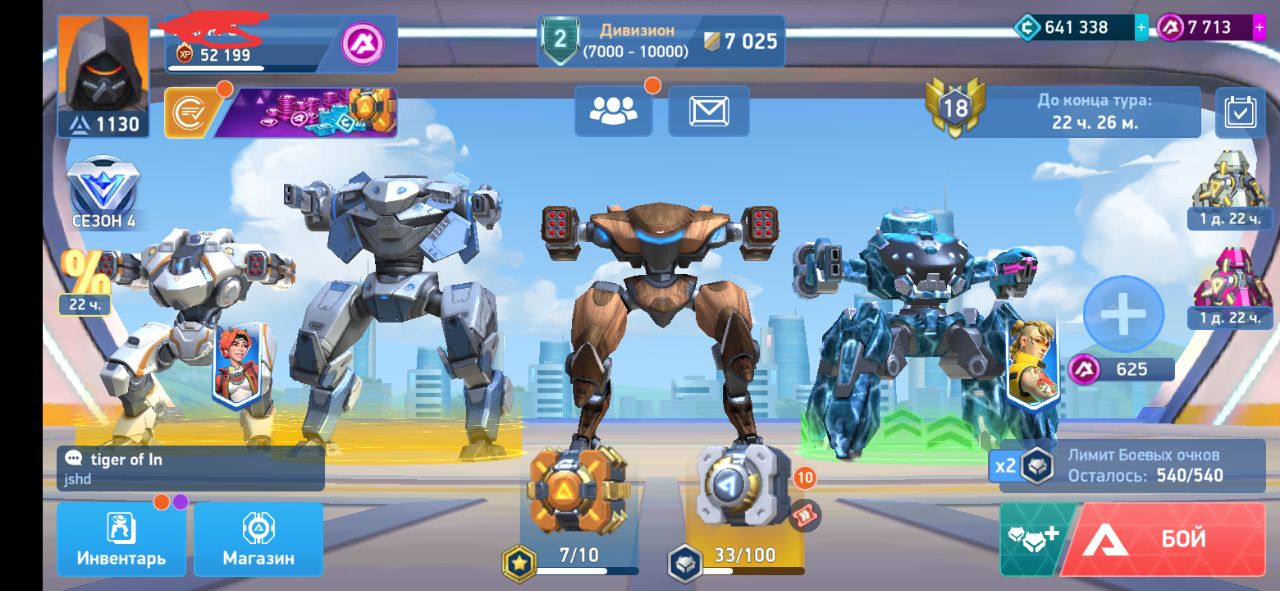Viewport: 1280px width, 591px height.
Task: Open the silver battle-points crate
Action: click(742, 485)
